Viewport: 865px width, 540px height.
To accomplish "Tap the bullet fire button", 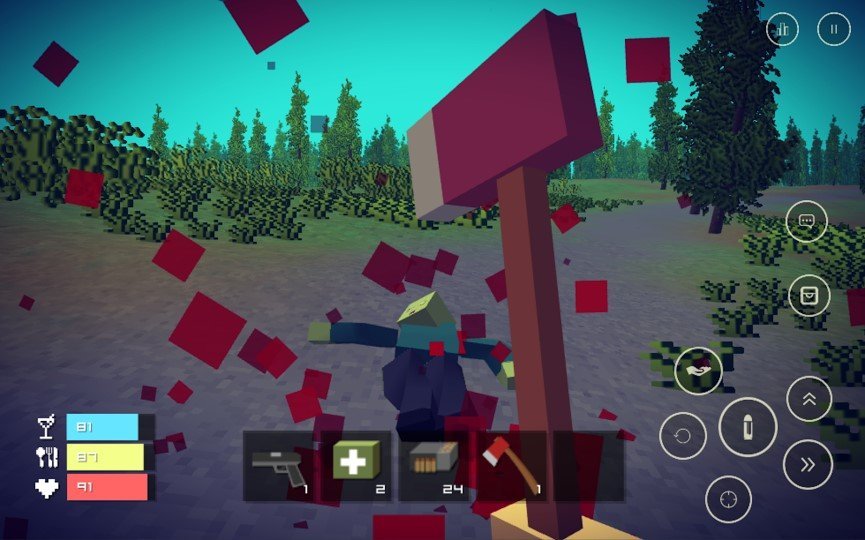I will pyautogui.click(x=747, y=427).
